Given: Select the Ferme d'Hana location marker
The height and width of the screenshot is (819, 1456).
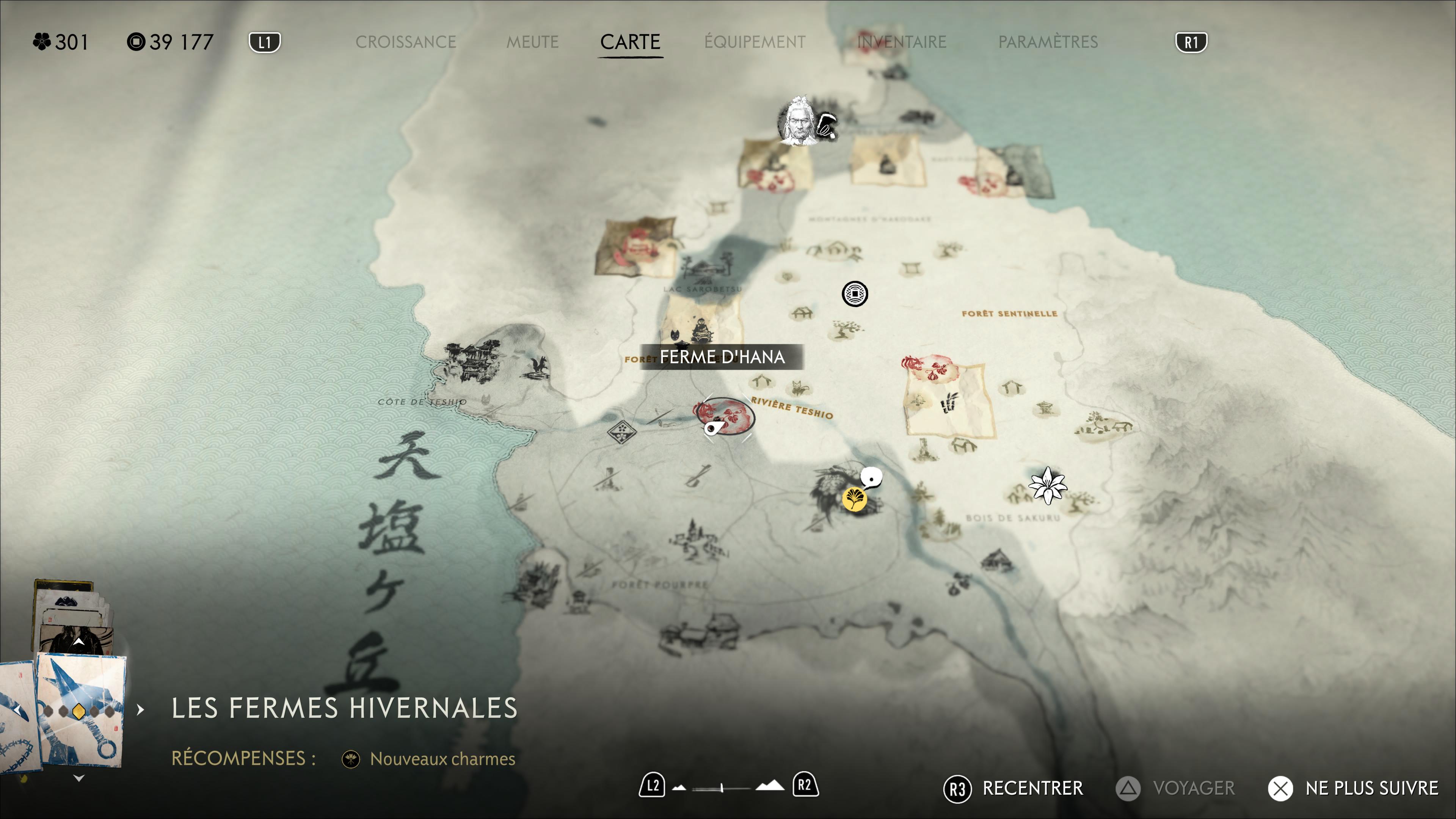Looking at the screenshot, I should pyautogui.click(x=725, y=417).
